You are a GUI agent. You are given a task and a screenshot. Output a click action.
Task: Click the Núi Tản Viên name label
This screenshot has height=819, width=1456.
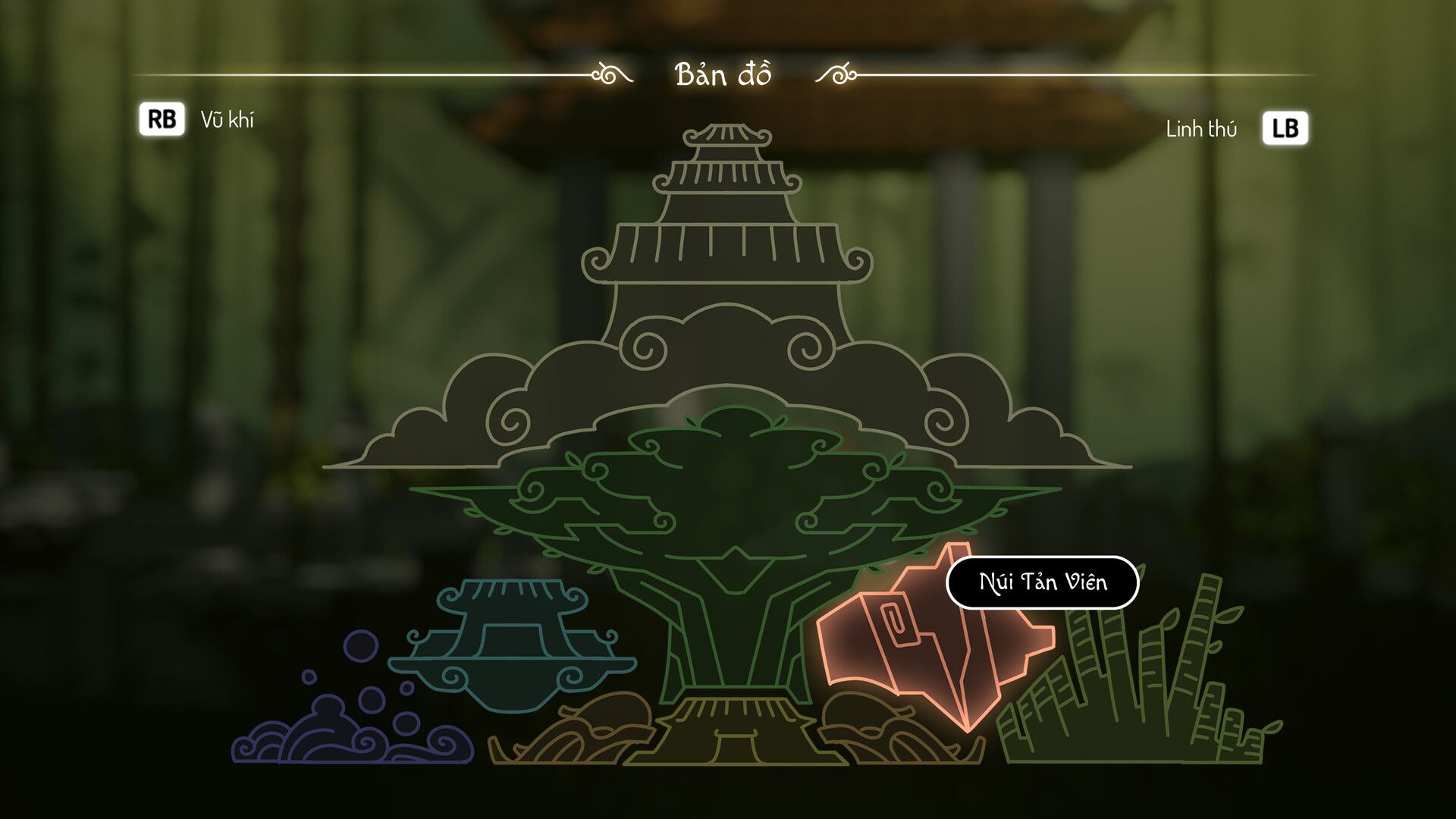1042,582
